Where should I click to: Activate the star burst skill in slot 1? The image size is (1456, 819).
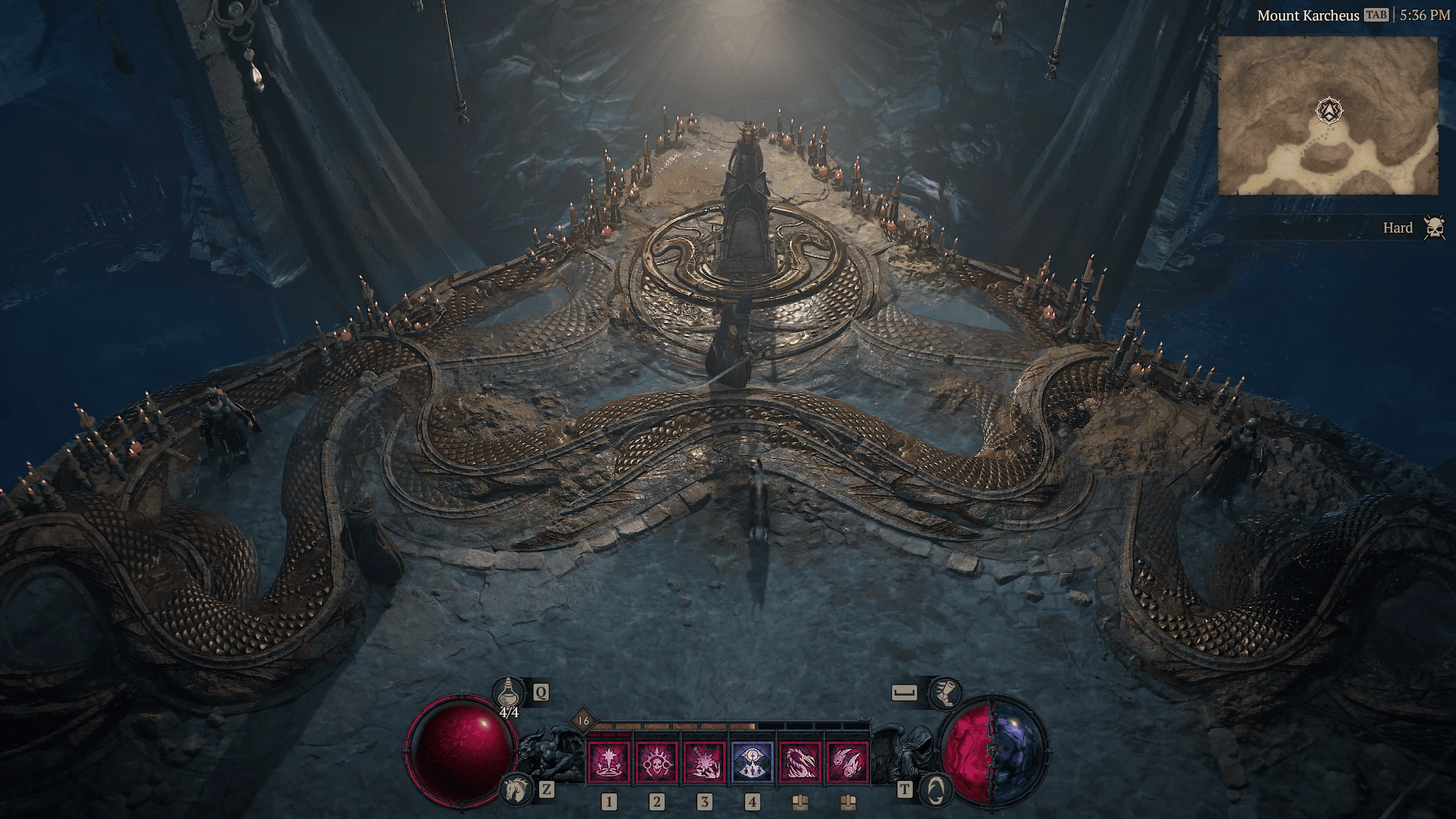point(609,762)
